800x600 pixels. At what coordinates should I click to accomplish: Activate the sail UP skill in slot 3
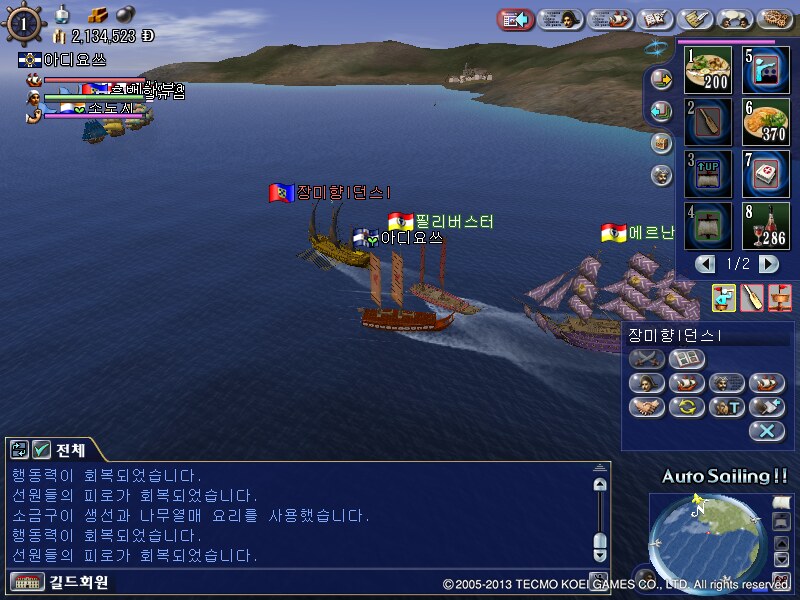point(708,173)
